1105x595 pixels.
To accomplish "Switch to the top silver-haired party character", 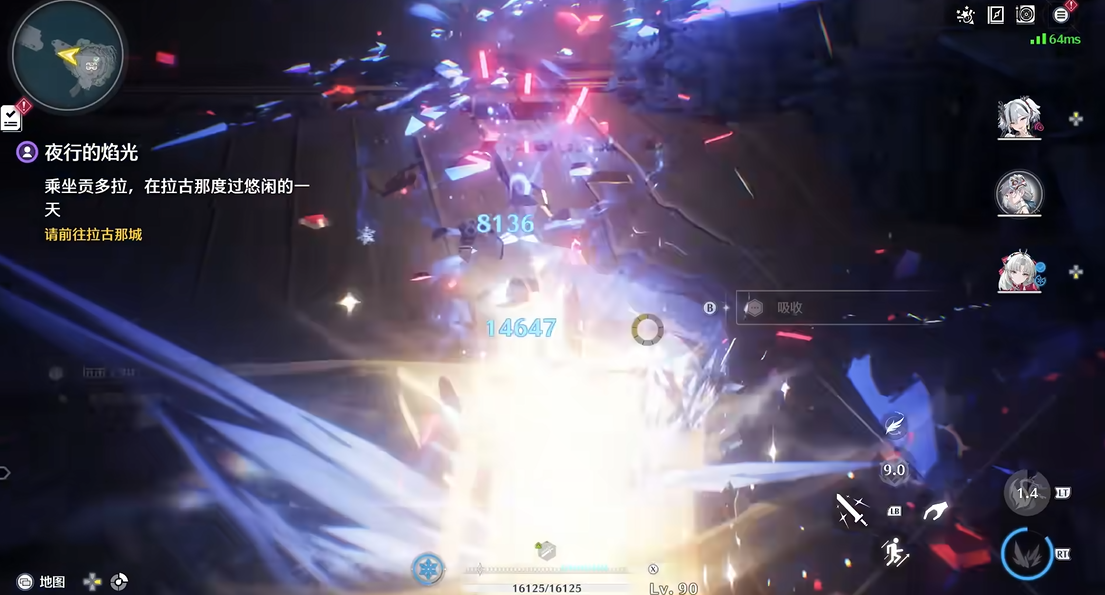I will coord(1019,119).
